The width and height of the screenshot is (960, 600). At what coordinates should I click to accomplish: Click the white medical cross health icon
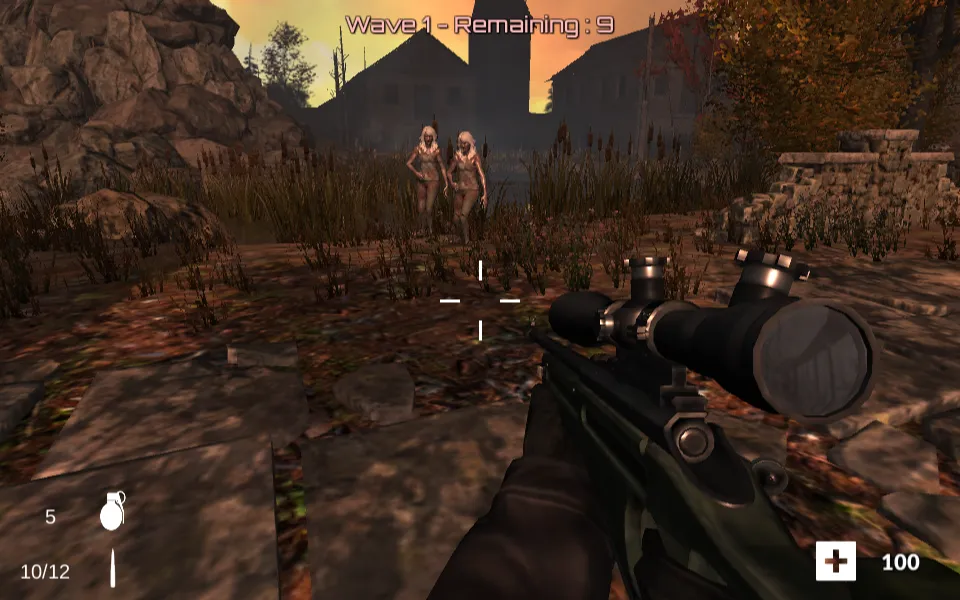point(835,562)
